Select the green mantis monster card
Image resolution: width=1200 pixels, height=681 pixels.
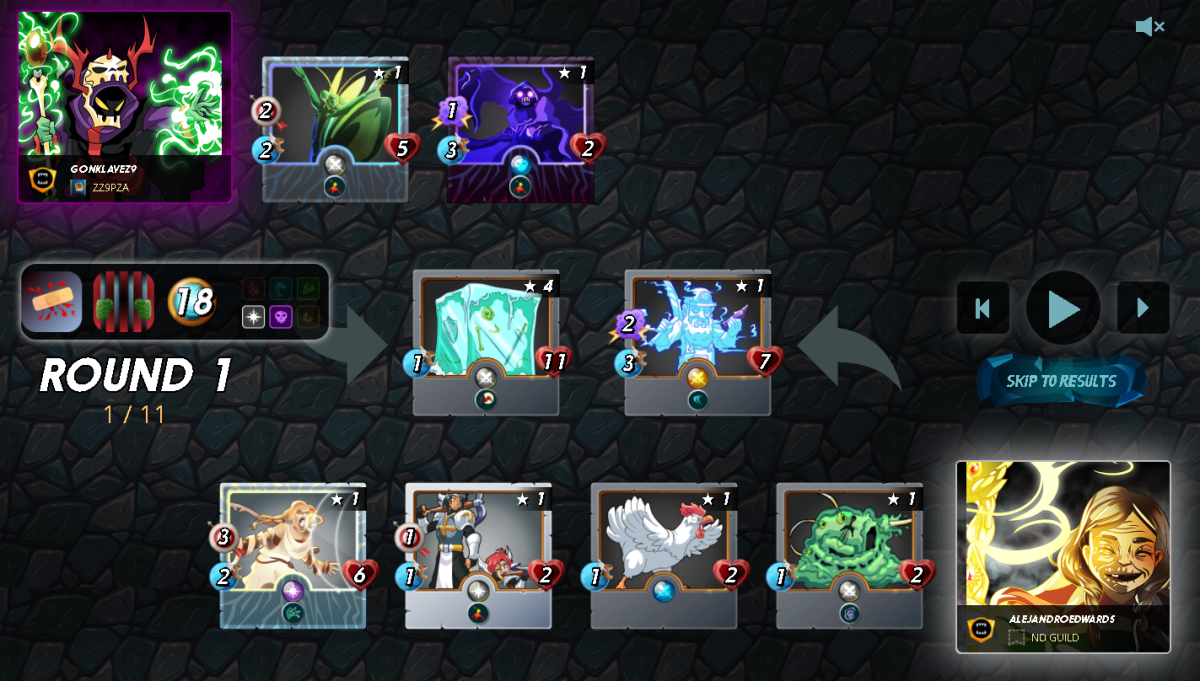click(335, 128)
